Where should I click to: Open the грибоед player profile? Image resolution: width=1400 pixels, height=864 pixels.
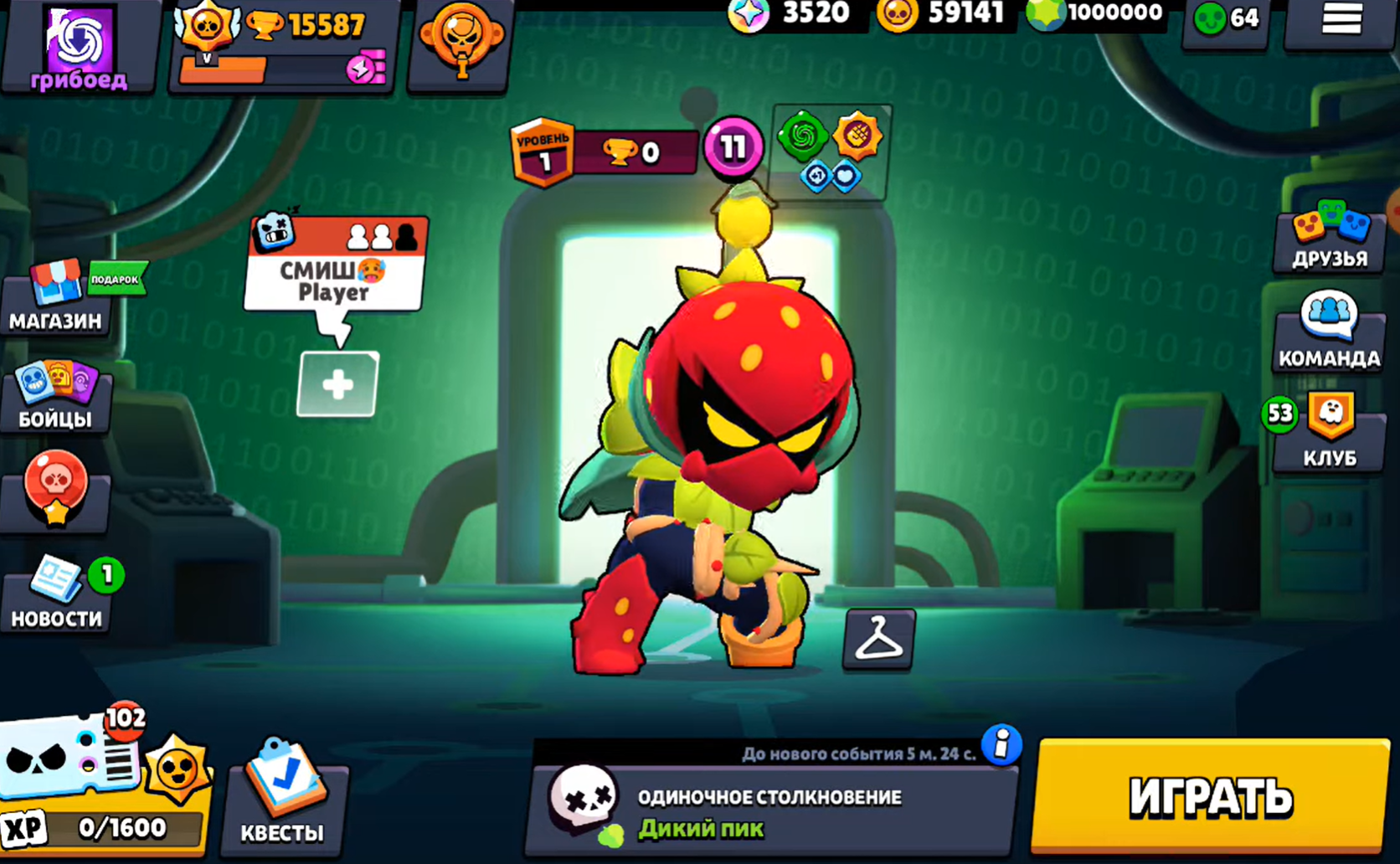coord(78,45)
